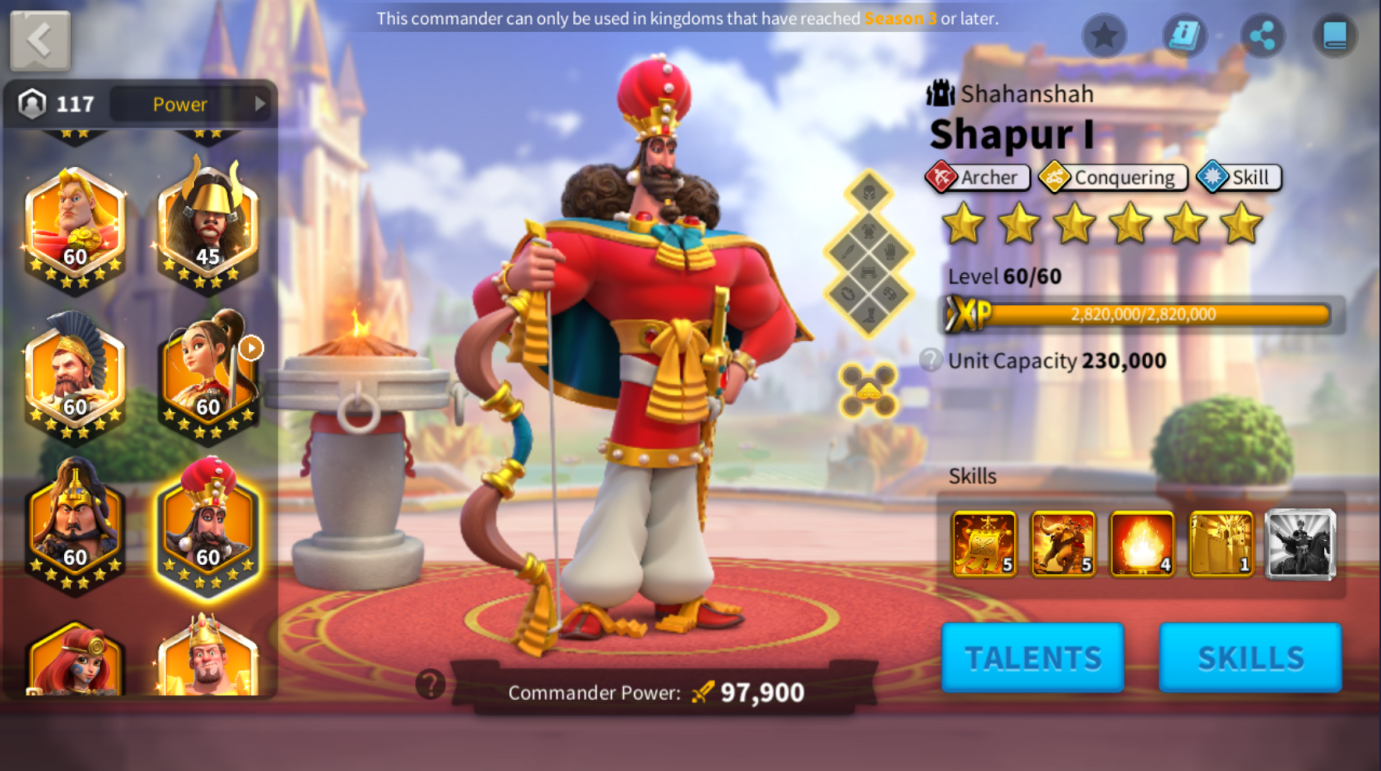Image resolution: width=1381 pixels, height=771 pixels.
Task: Show help for Unit Capacity
Action: pos(931,360)
